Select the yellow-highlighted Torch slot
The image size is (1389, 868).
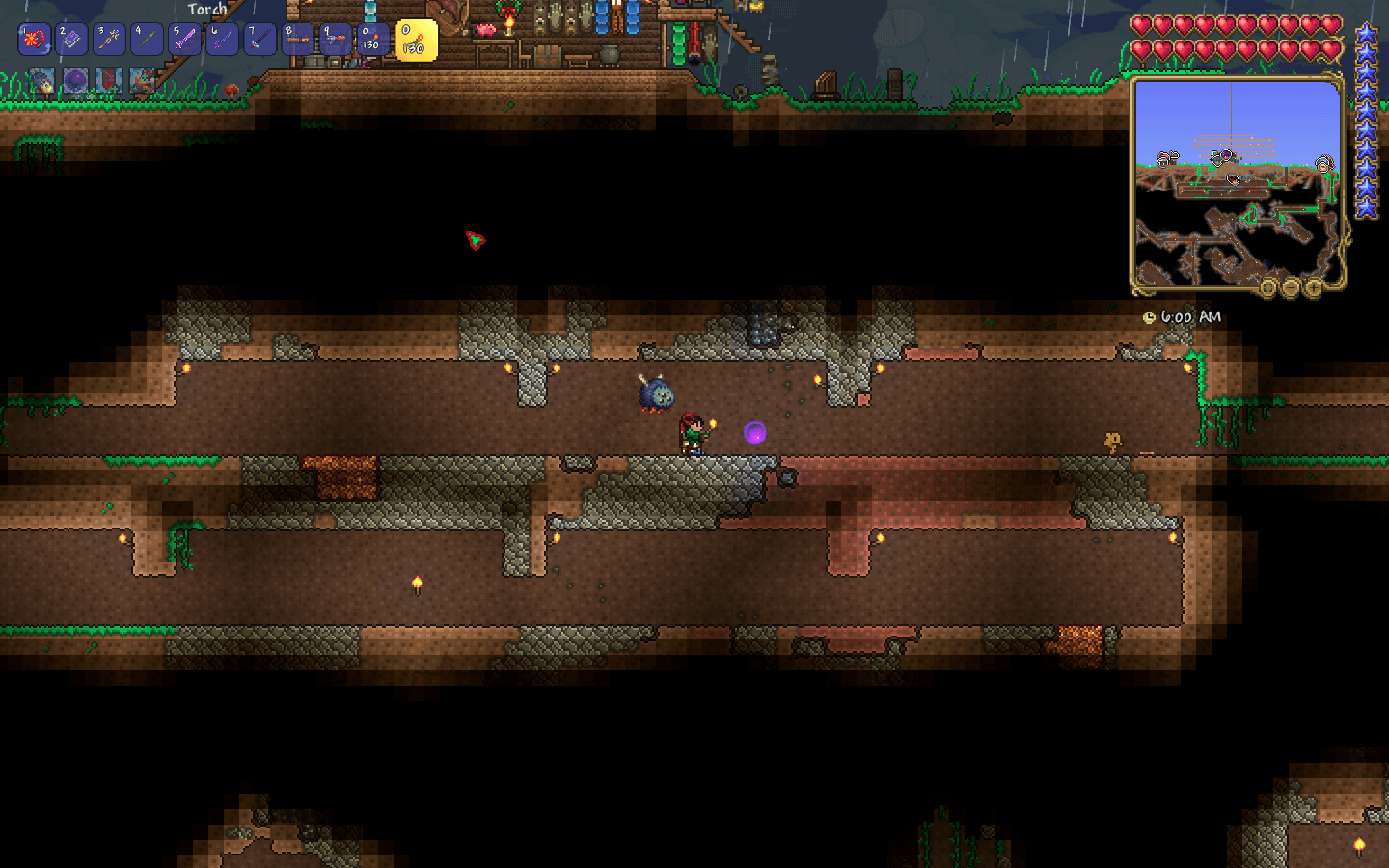[x=416, y=41]
